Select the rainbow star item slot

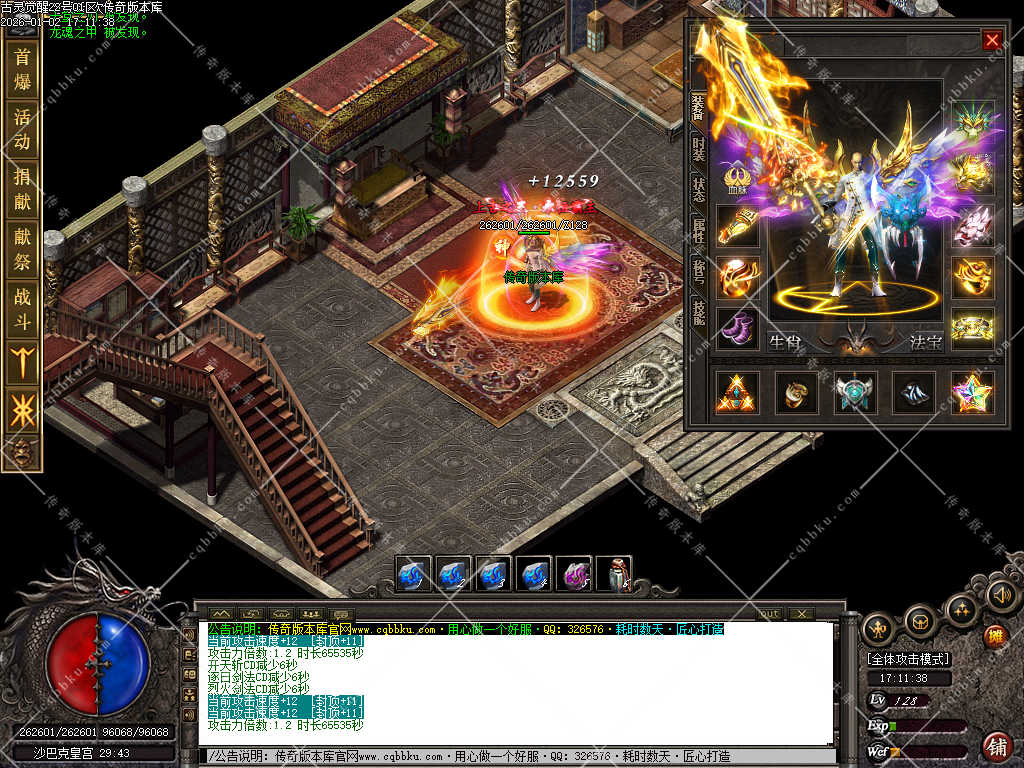971,393
